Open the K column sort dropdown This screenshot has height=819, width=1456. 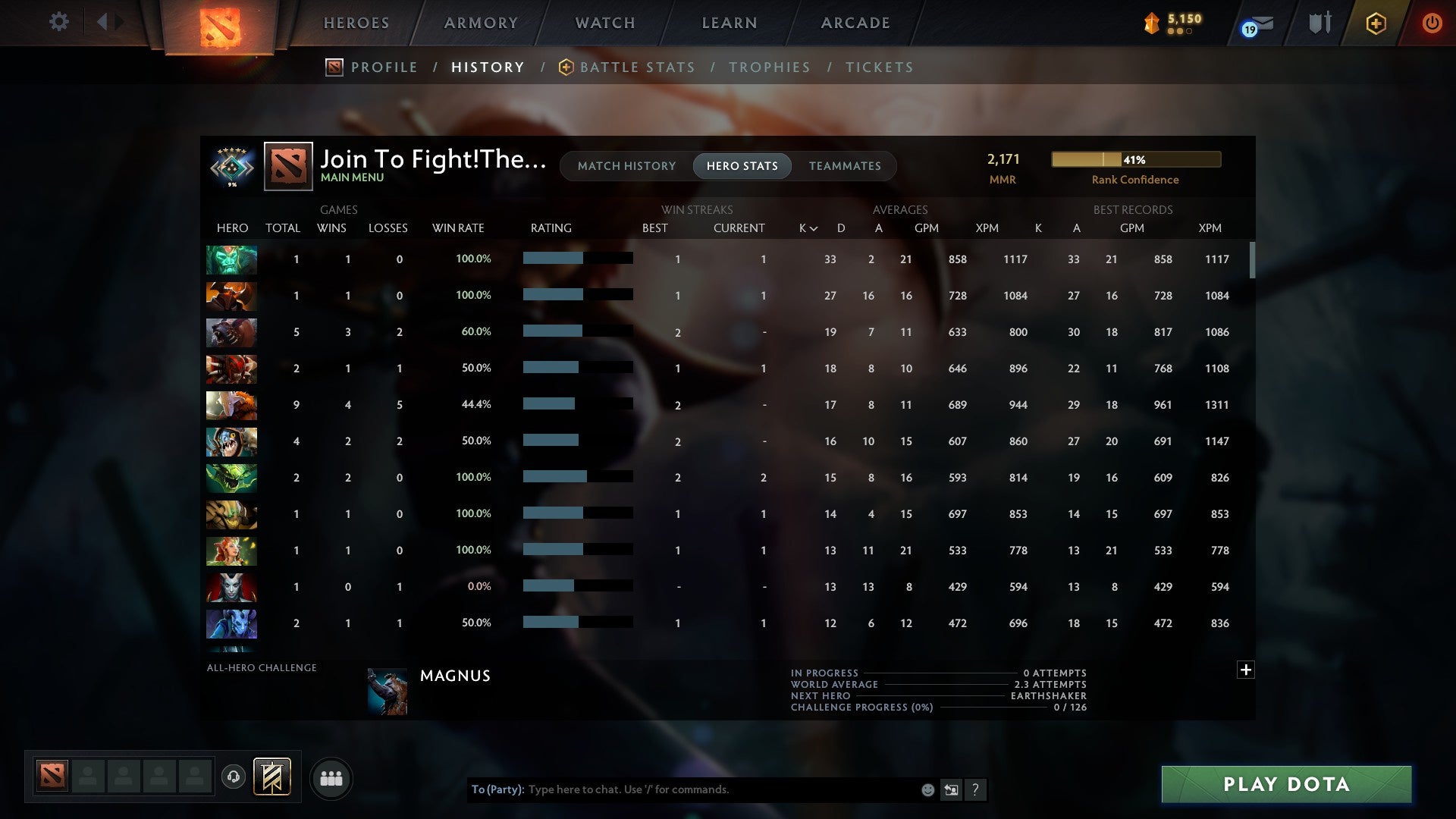[x=805, y=227]
